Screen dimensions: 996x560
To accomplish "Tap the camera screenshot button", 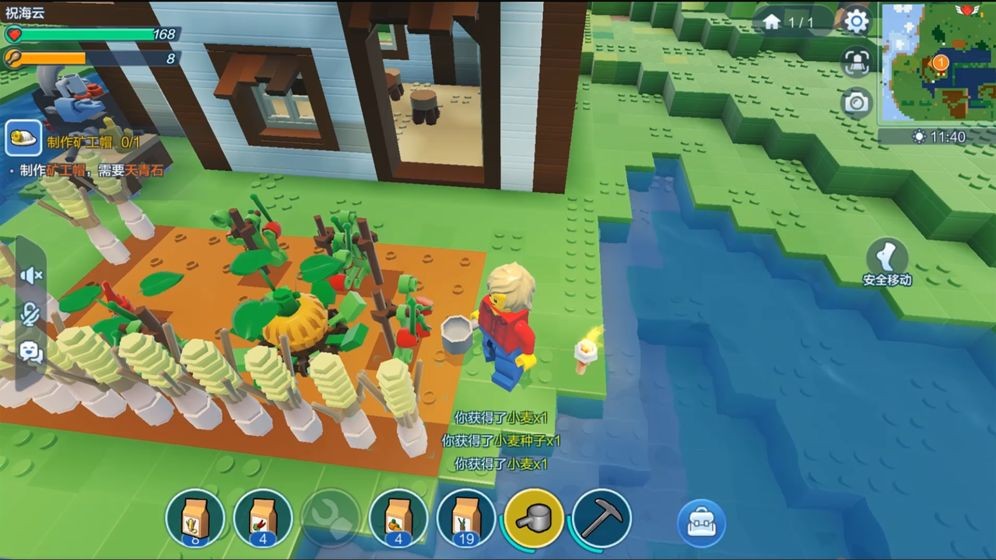I will tap(856, 101).
